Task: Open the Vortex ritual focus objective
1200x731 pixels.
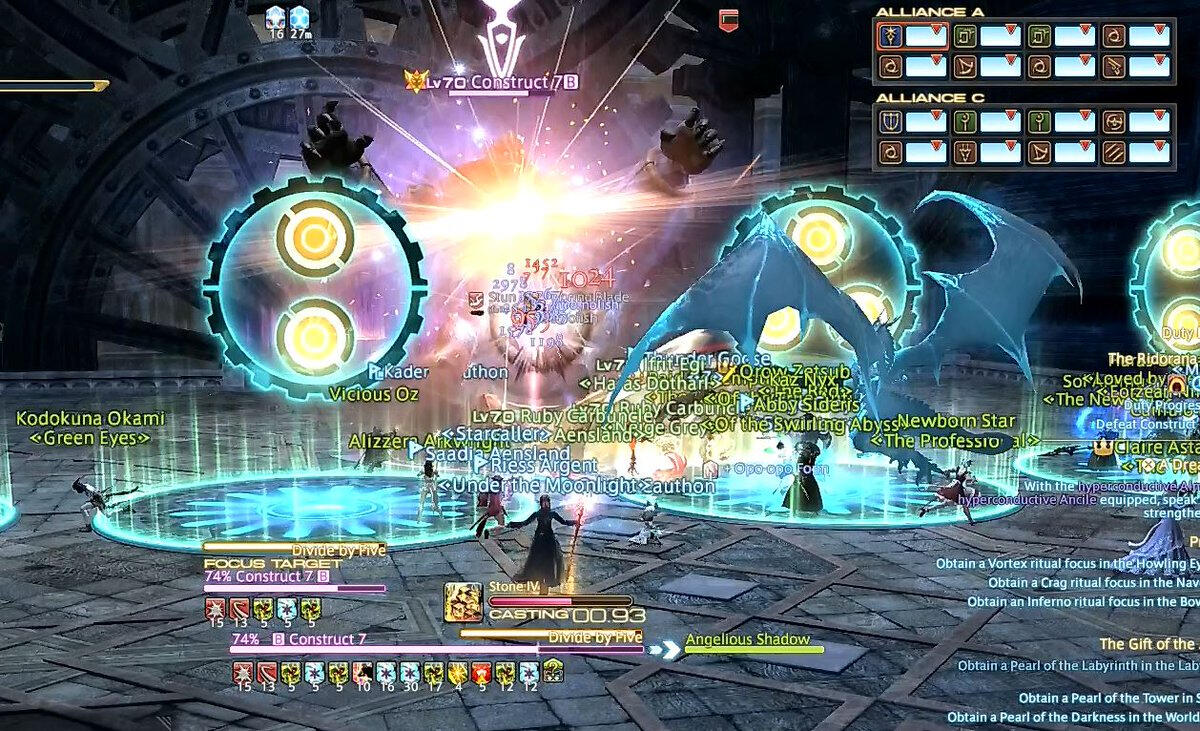Action: pyautogui.click(x=1067, y=564)
